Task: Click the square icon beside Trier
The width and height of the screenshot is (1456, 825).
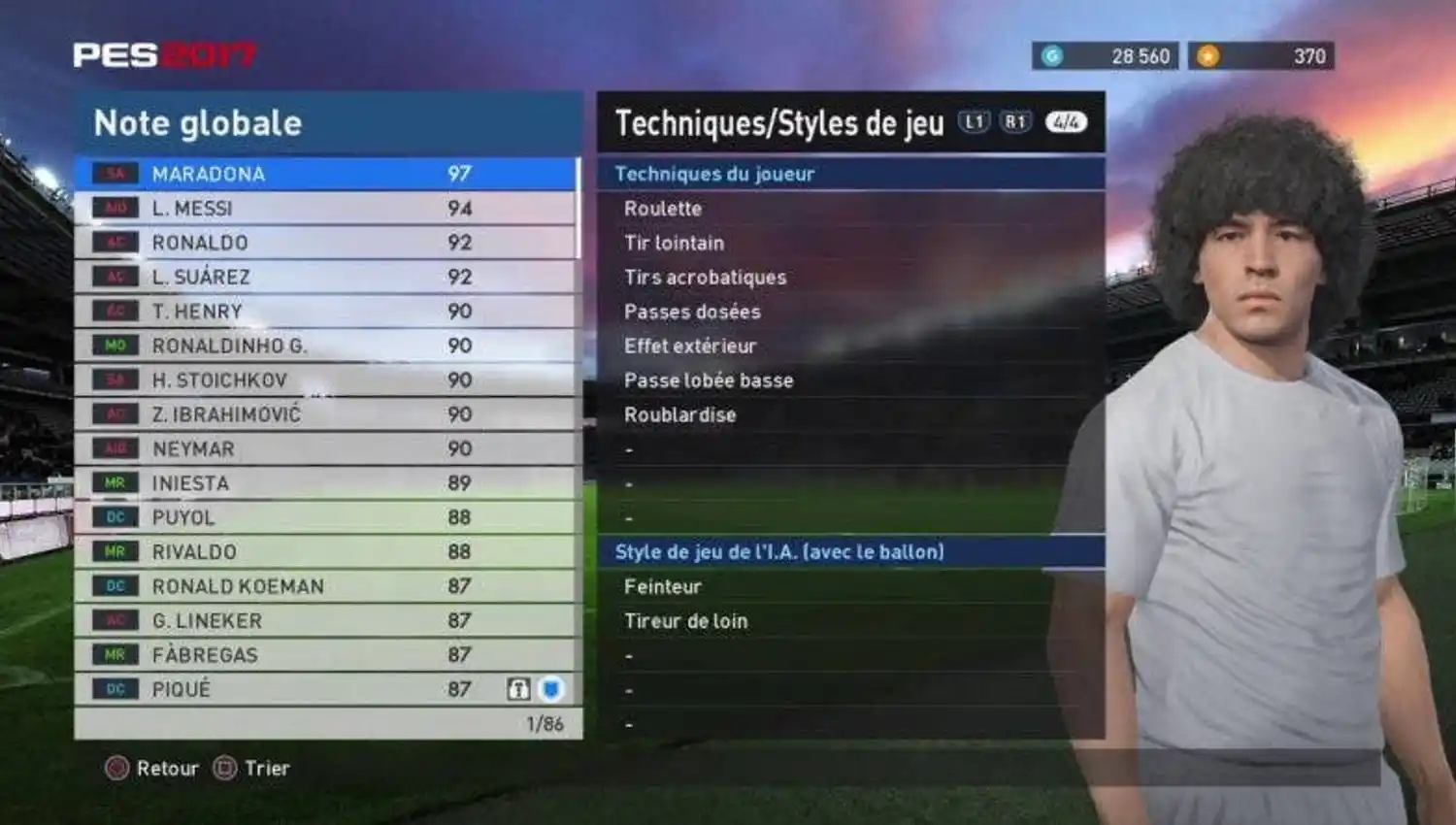Action: pos(225,769)
